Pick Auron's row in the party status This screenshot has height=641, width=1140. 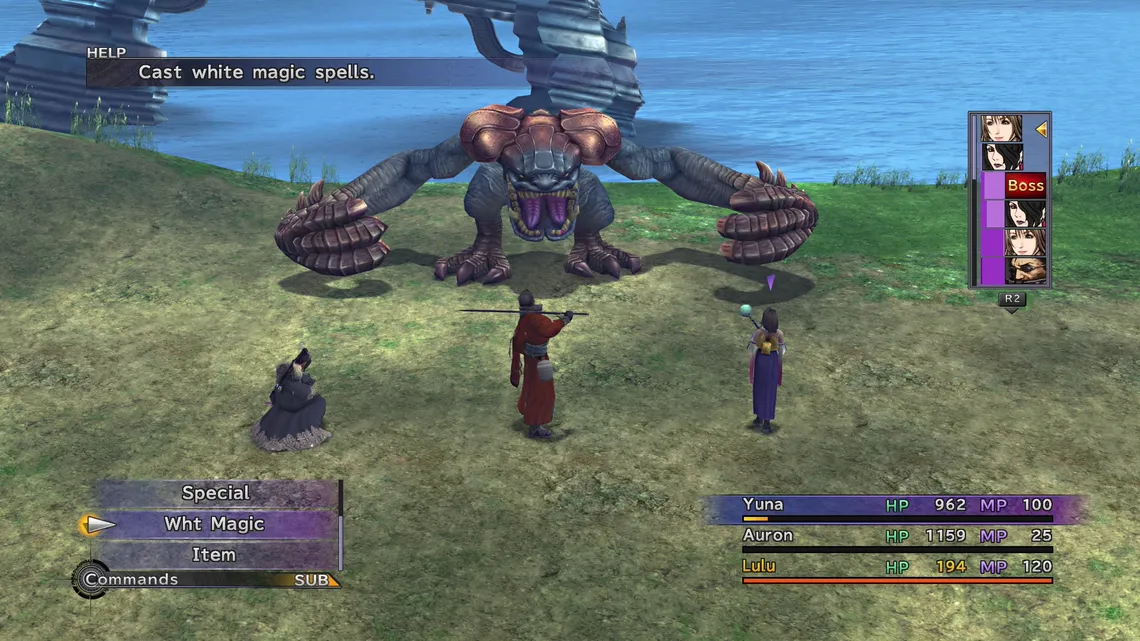pyautogui.click(x=896, y=537)
